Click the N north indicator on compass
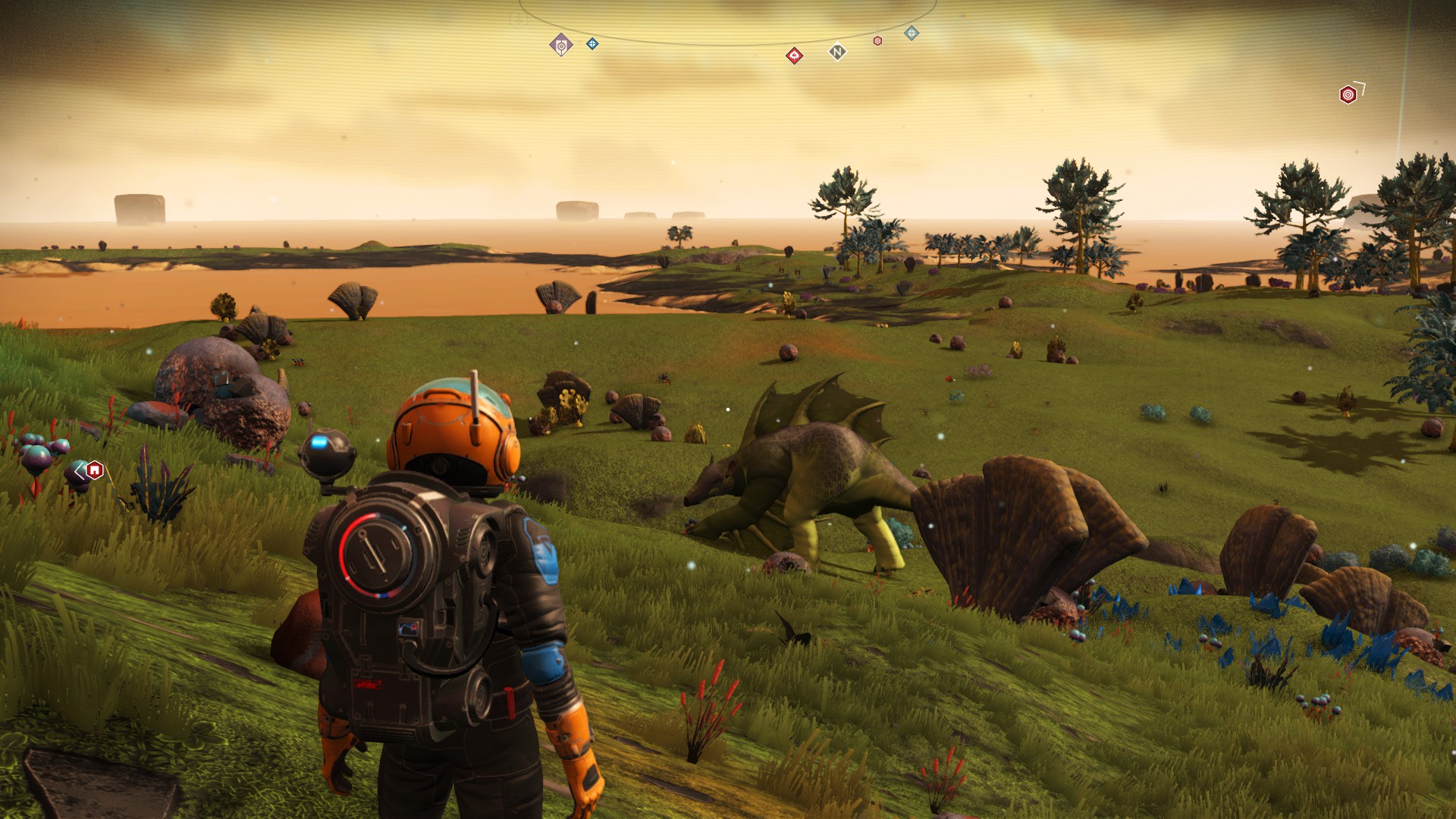The image size is (1456, 819). 837,52
